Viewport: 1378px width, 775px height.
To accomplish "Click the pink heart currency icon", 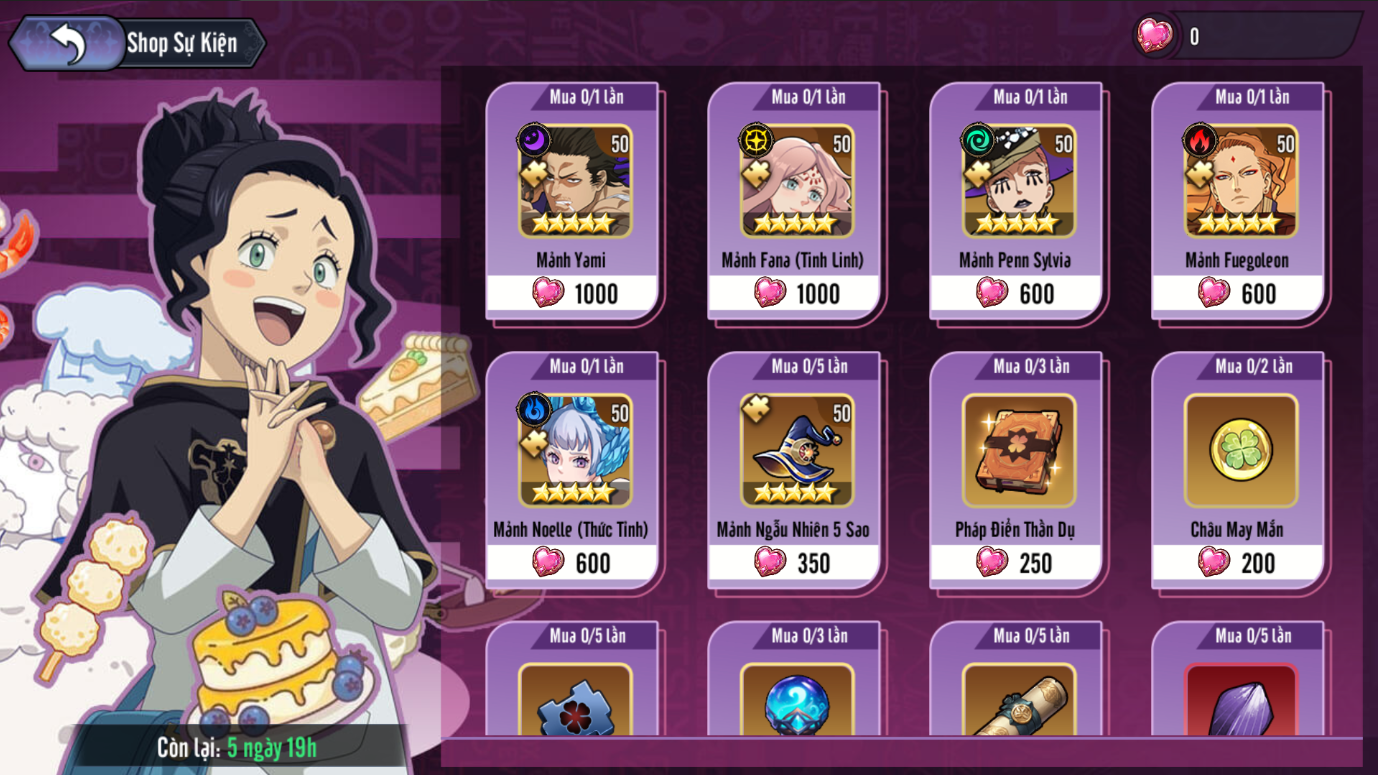I will [1154, 37].
